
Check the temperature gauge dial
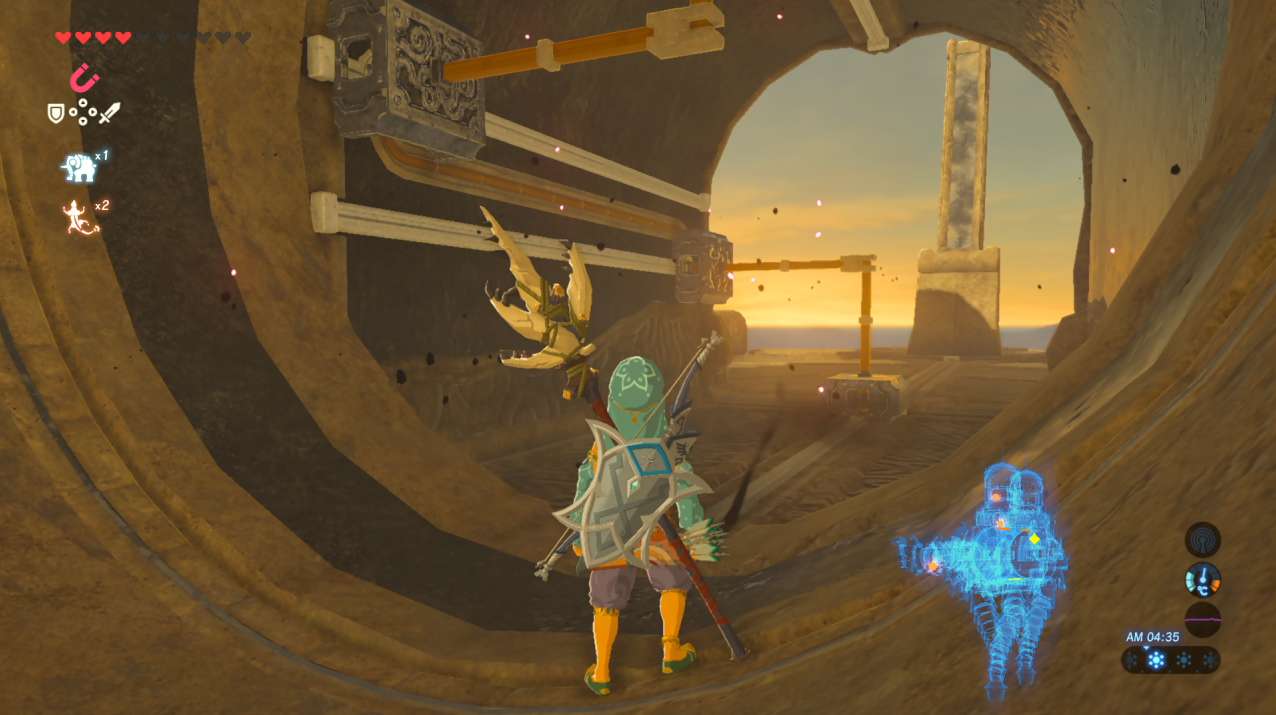[1202, 580]
